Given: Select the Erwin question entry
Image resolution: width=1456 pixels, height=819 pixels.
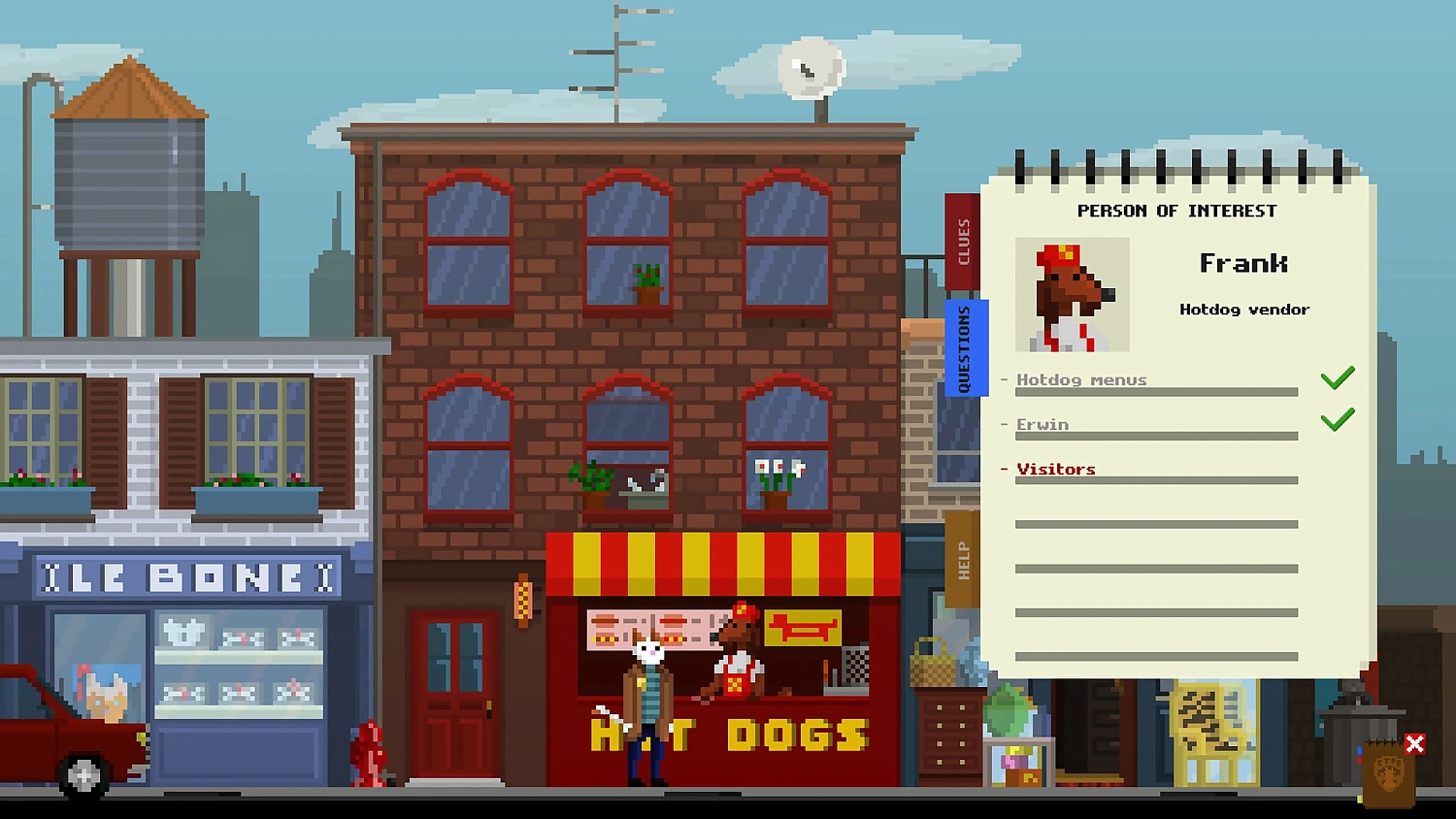Looking at the screenshot, I should (x=1042, y=424).
